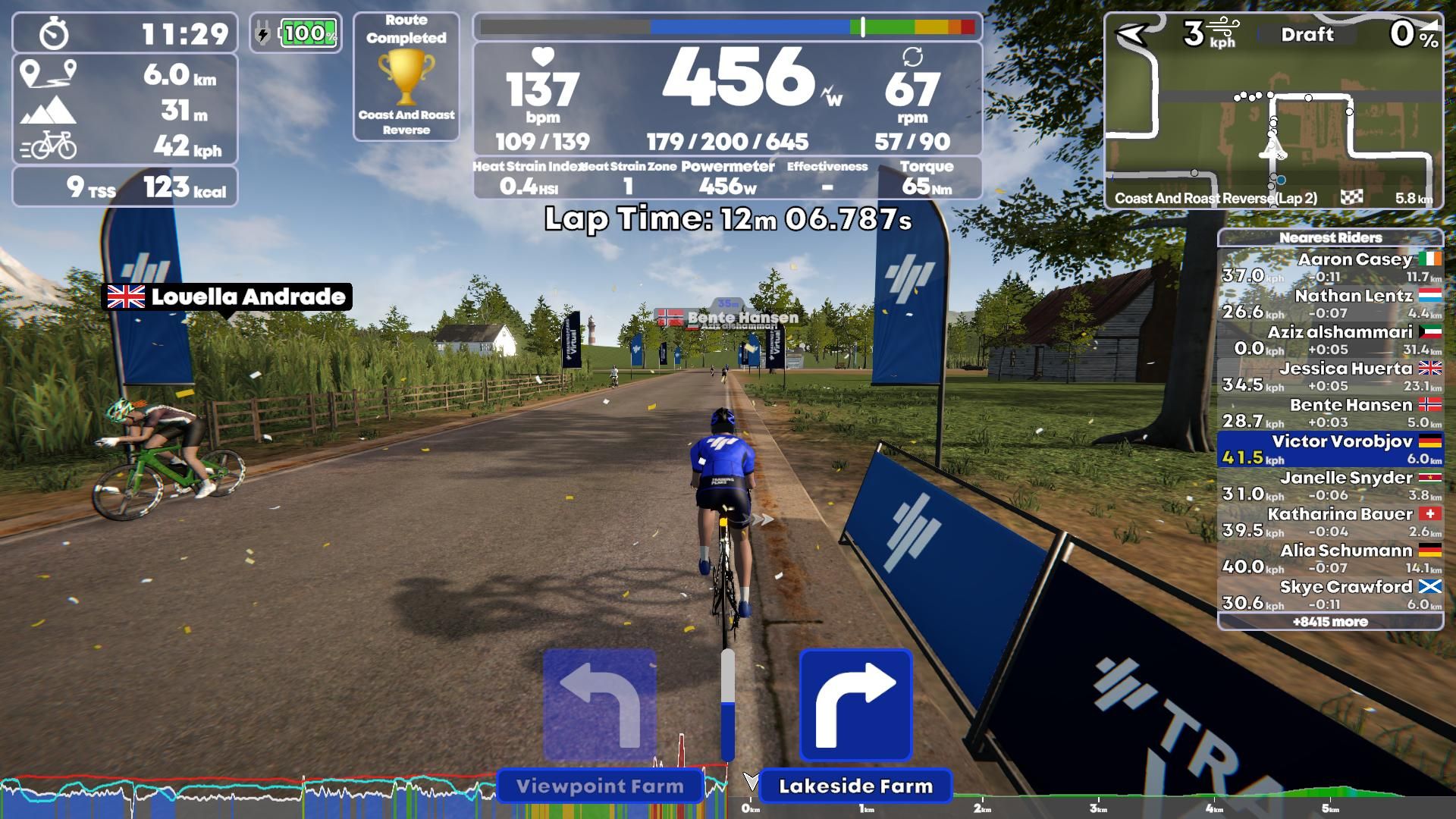Open the Route Completed trophy badge
This screenshot has height=819, width=1456.
[x=406, y=83]
